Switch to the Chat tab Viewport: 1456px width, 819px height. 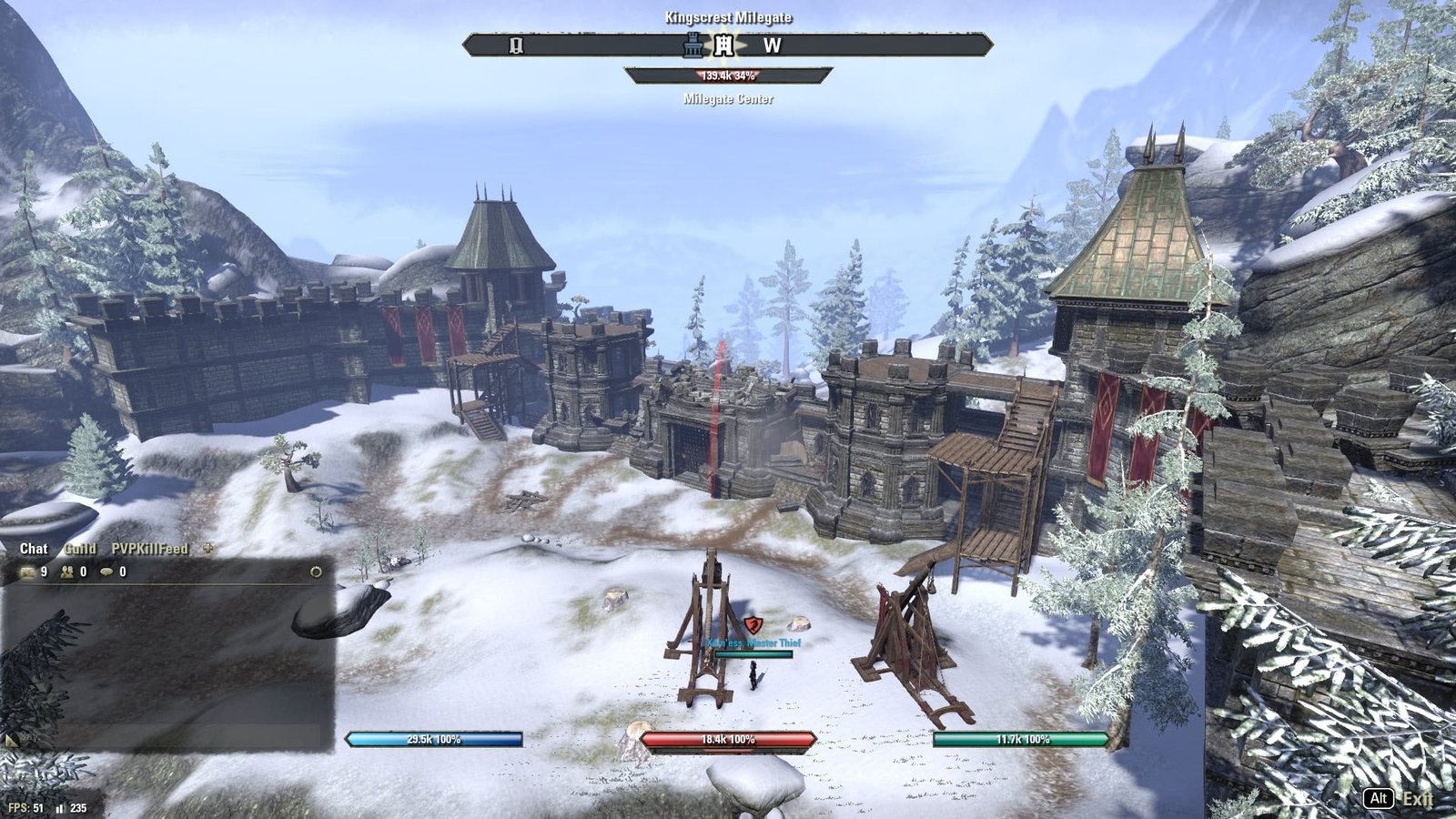pos(34,549)
